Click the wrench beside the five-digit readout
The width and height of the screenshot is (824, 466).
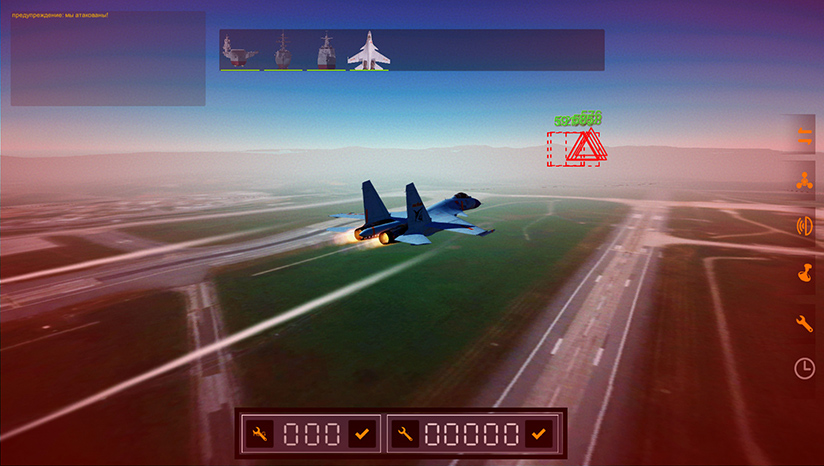406,434
